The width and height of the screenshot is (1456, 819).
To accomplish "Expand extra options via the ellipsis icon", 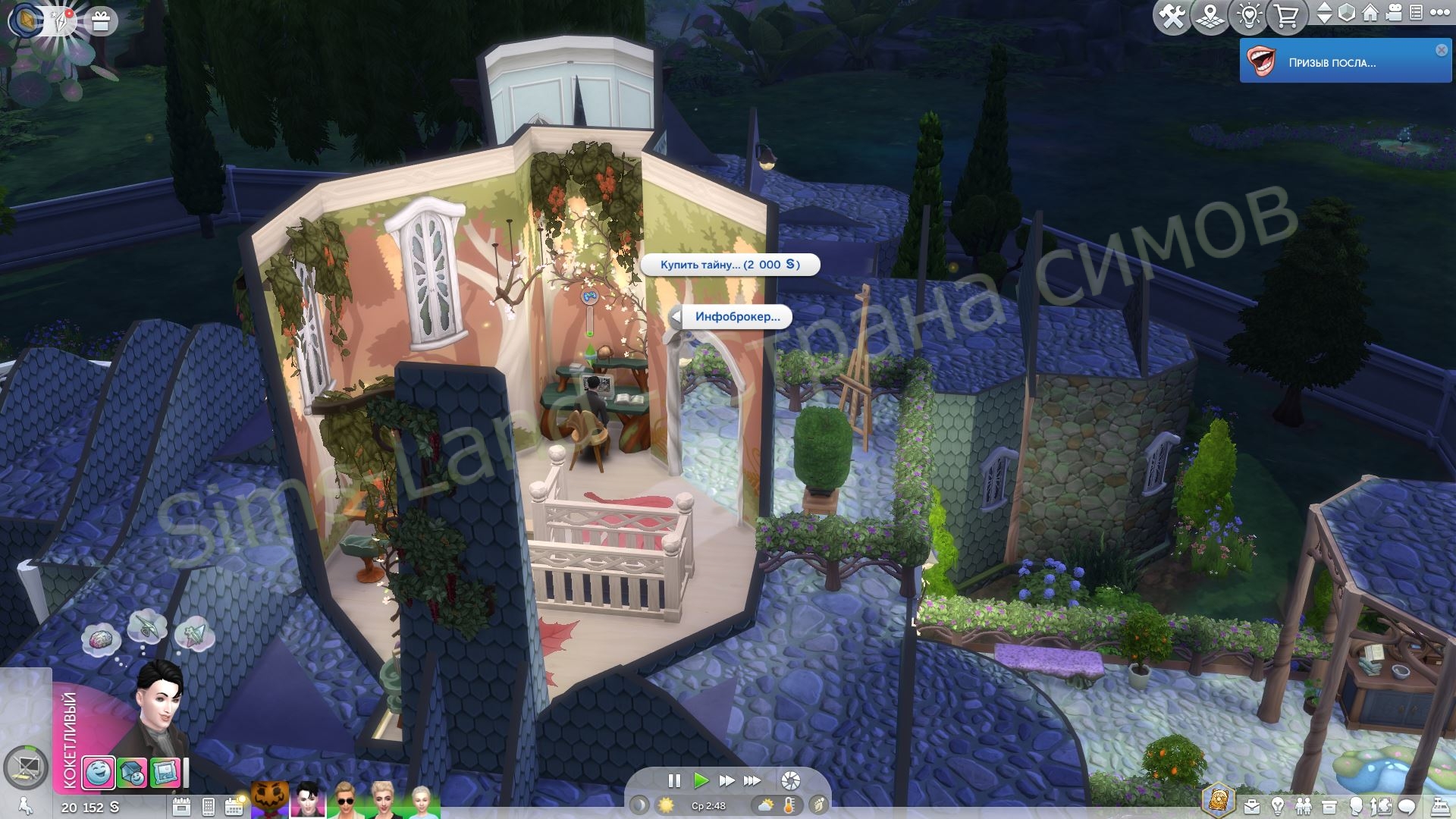I will [x=1441, y=13].
